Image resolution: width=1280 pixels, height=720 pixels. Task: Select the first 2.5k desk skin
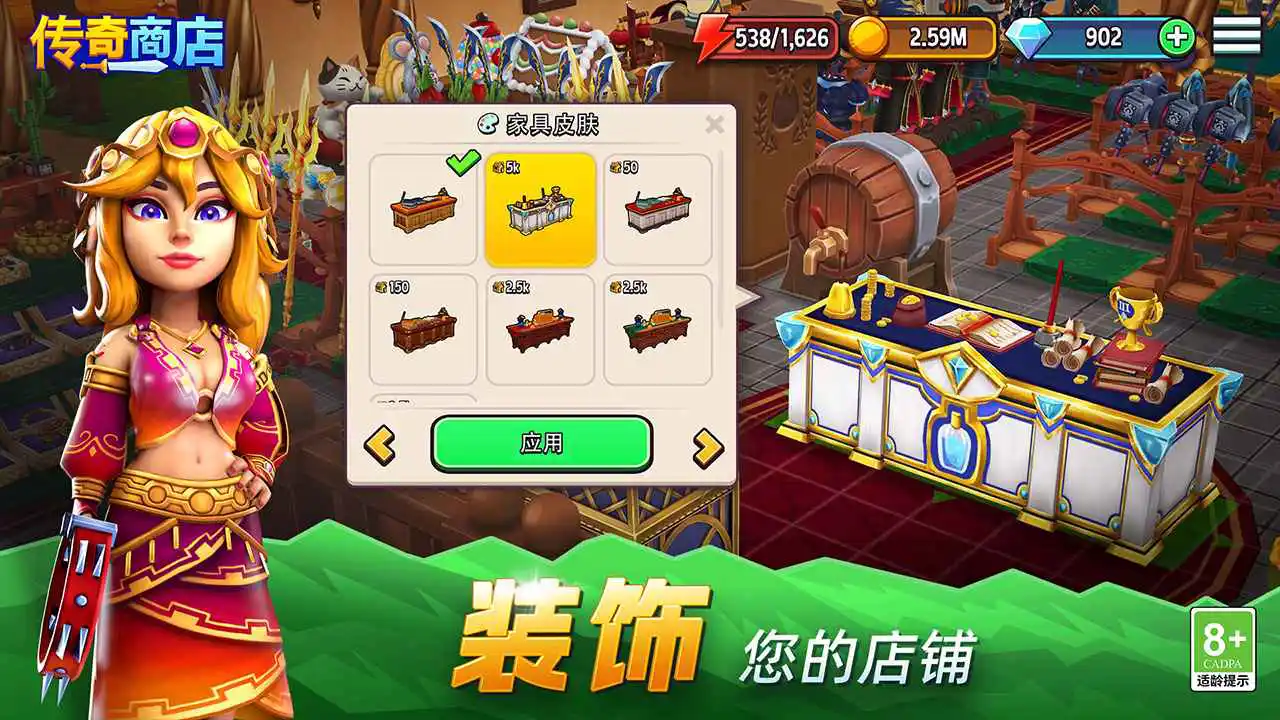click(x=539, y=330)
